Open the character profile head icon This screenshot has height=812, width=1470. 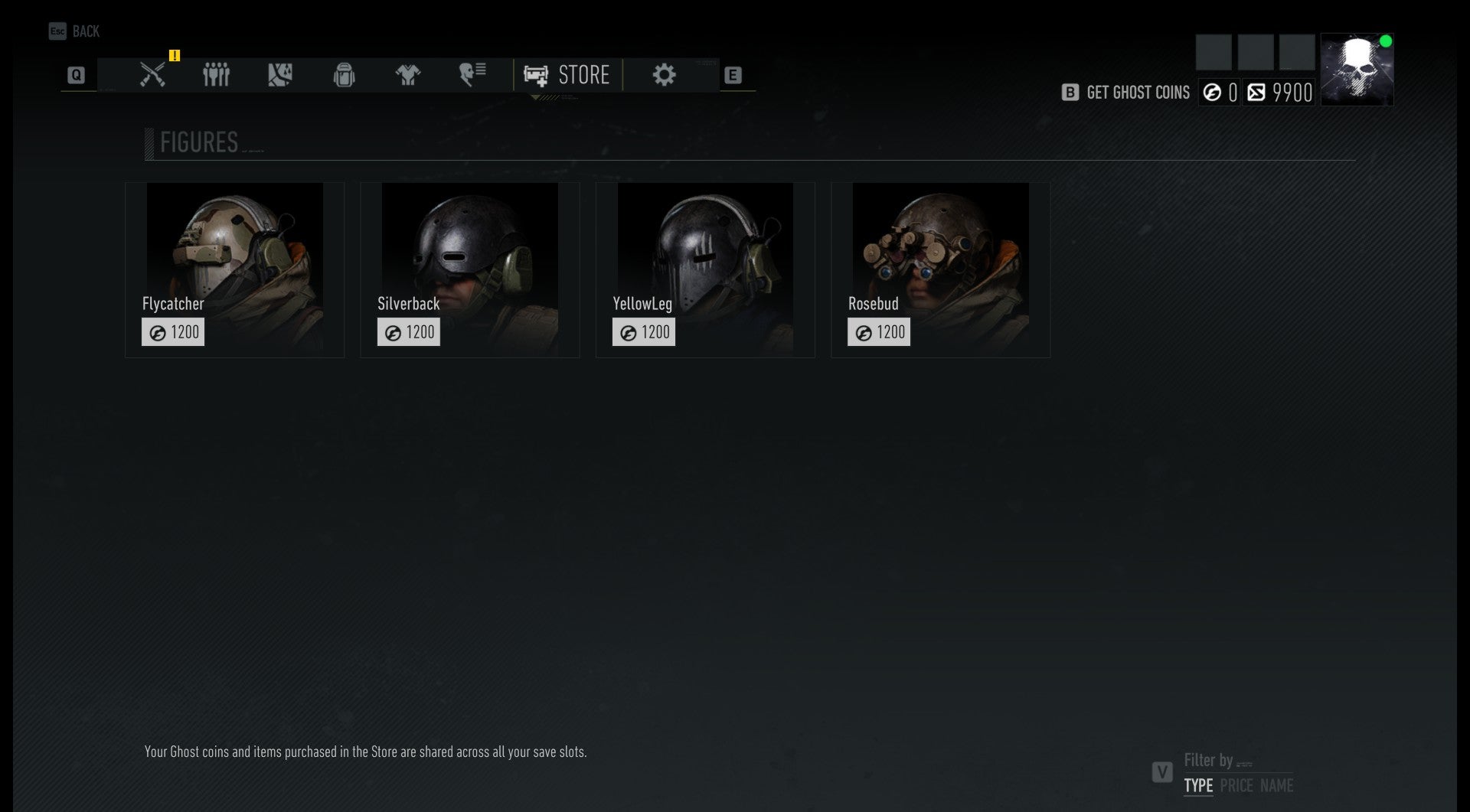472,73
